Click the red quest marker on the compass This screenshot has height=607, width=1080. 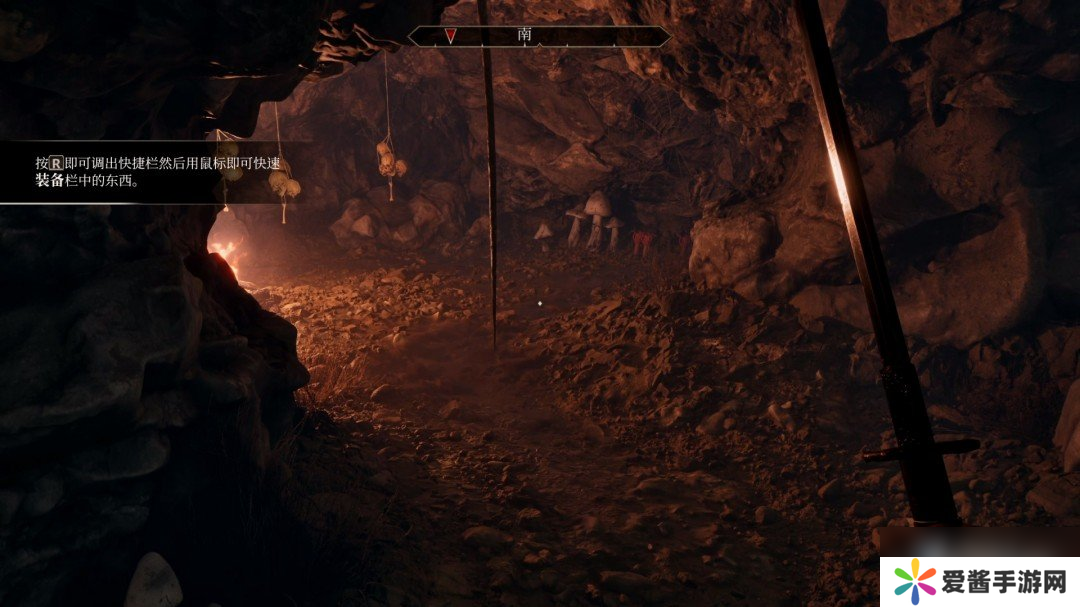(x=451, y=36)
